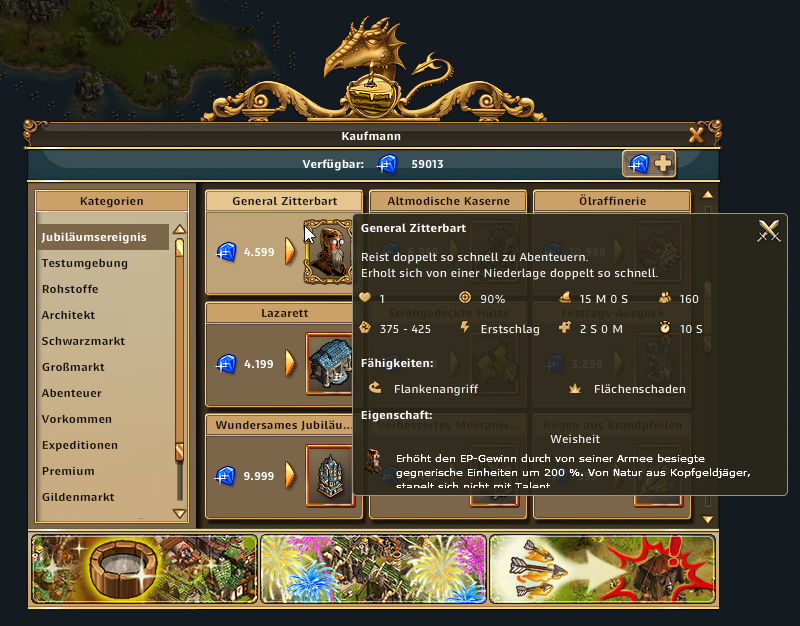Click the category list scroll-down arrow

180,514
